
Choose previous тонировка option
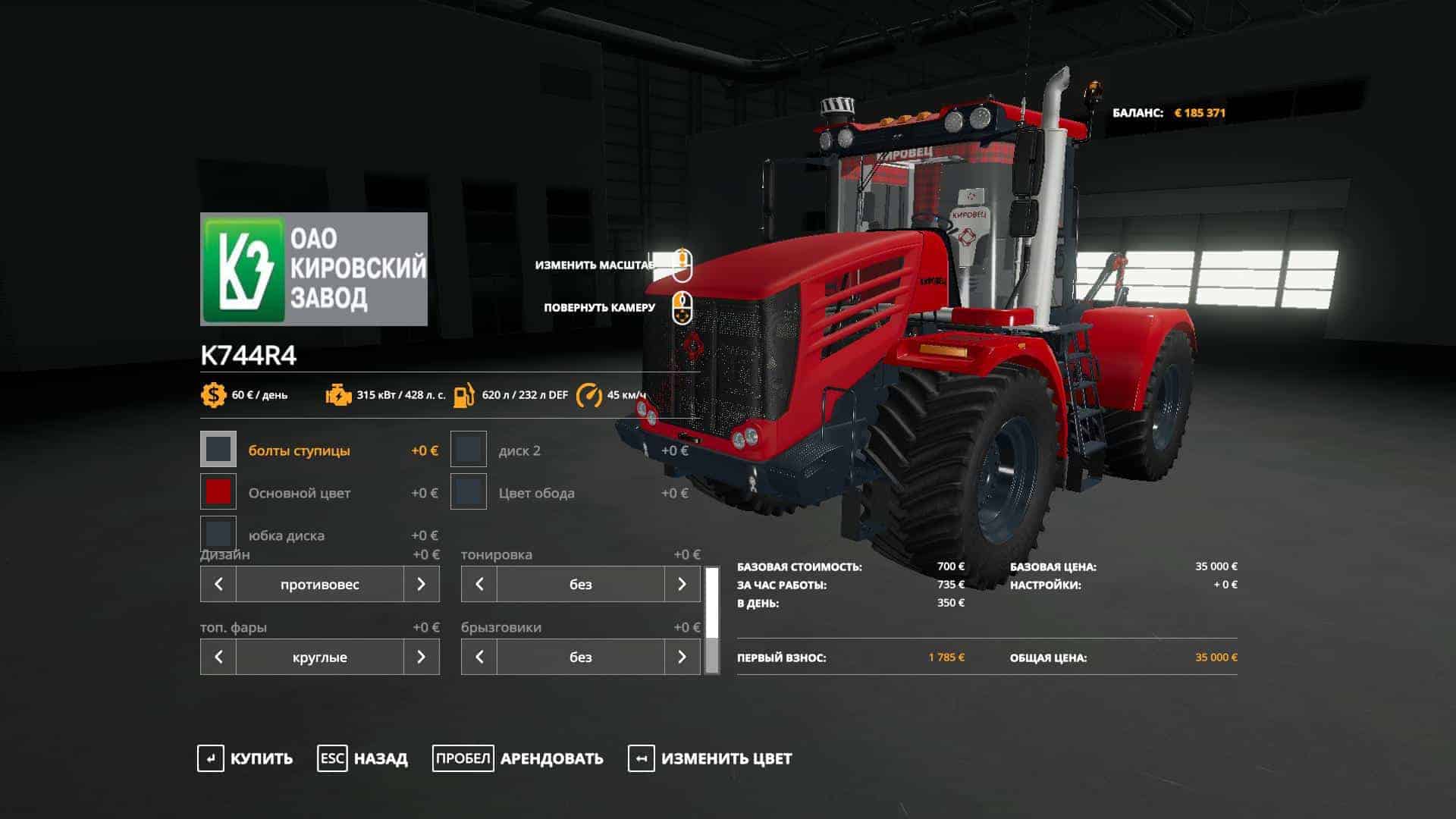479,584
